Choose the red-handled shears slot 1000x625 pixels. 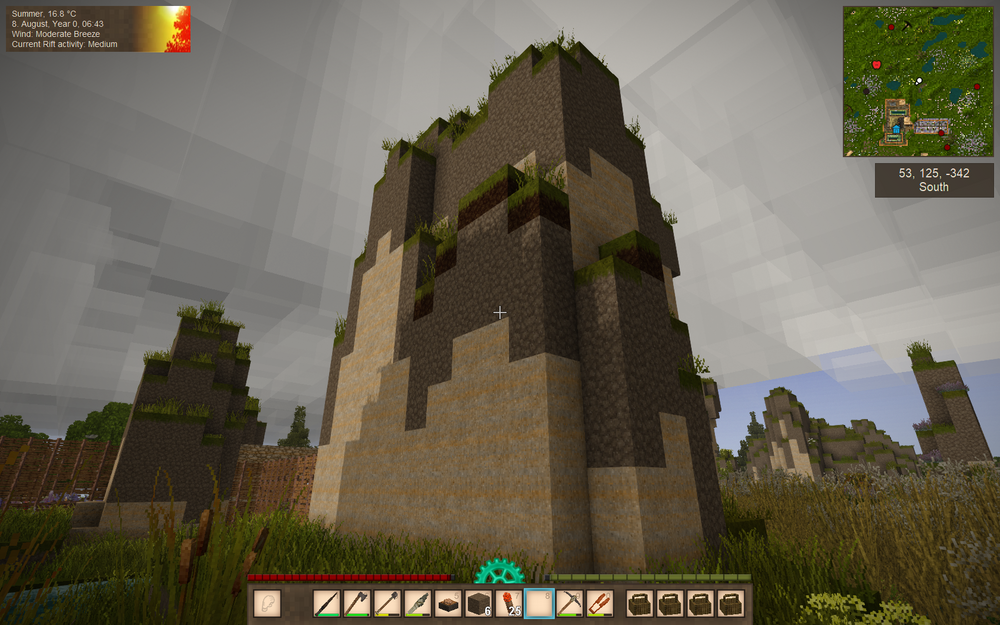coord(599,604)
